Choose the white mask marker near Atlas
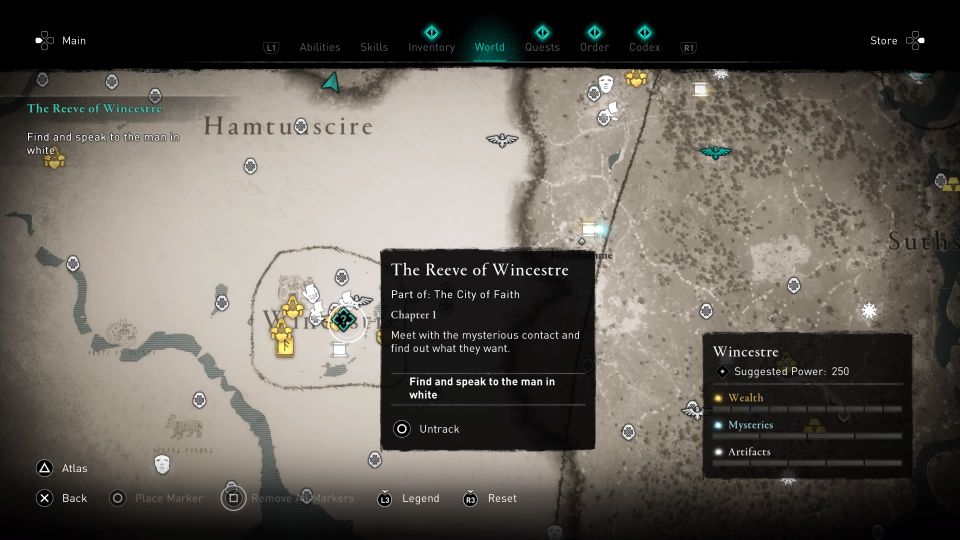 (x=161, y=464)
